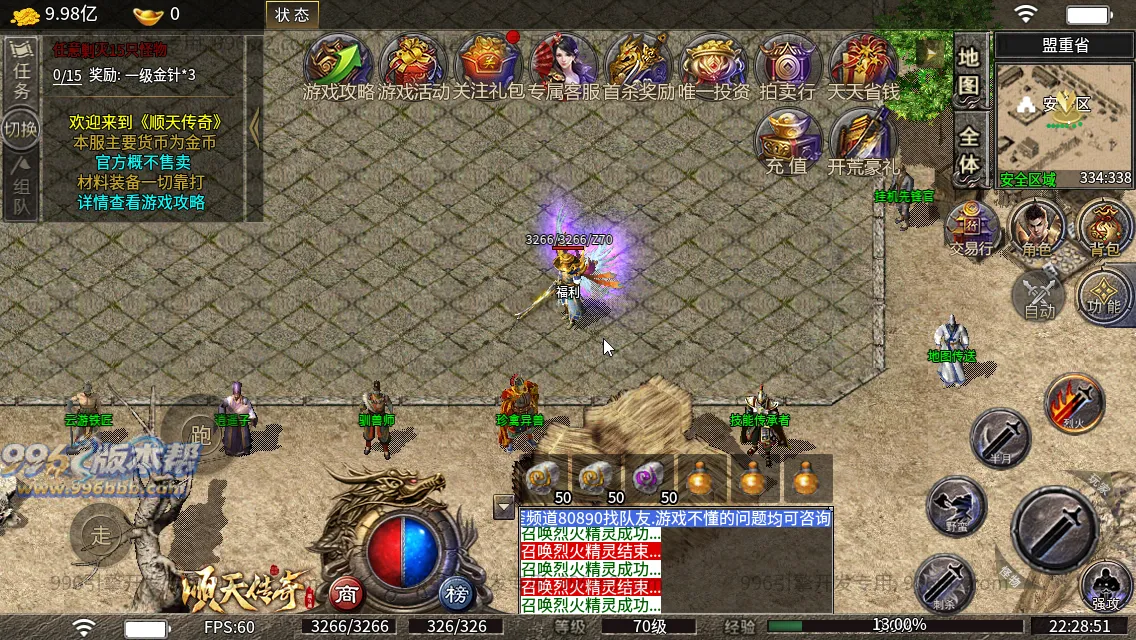Toggle the 自动 auto-battle button
1136x640 pixels.
(1040, 295)
